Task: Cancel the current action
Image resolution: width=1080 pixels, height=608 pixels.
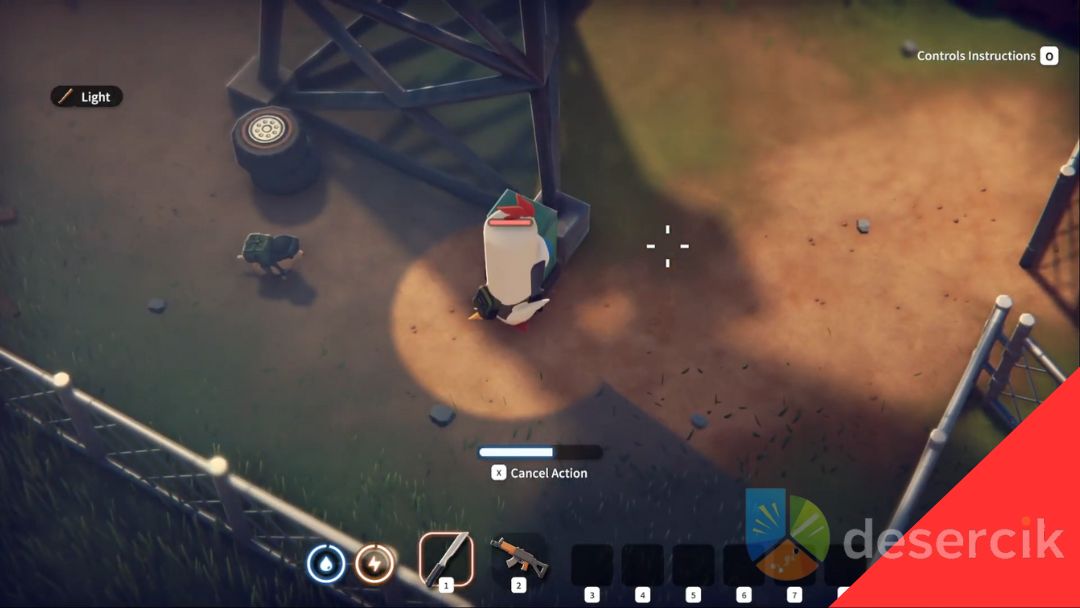Action: (x=539, y=473)
